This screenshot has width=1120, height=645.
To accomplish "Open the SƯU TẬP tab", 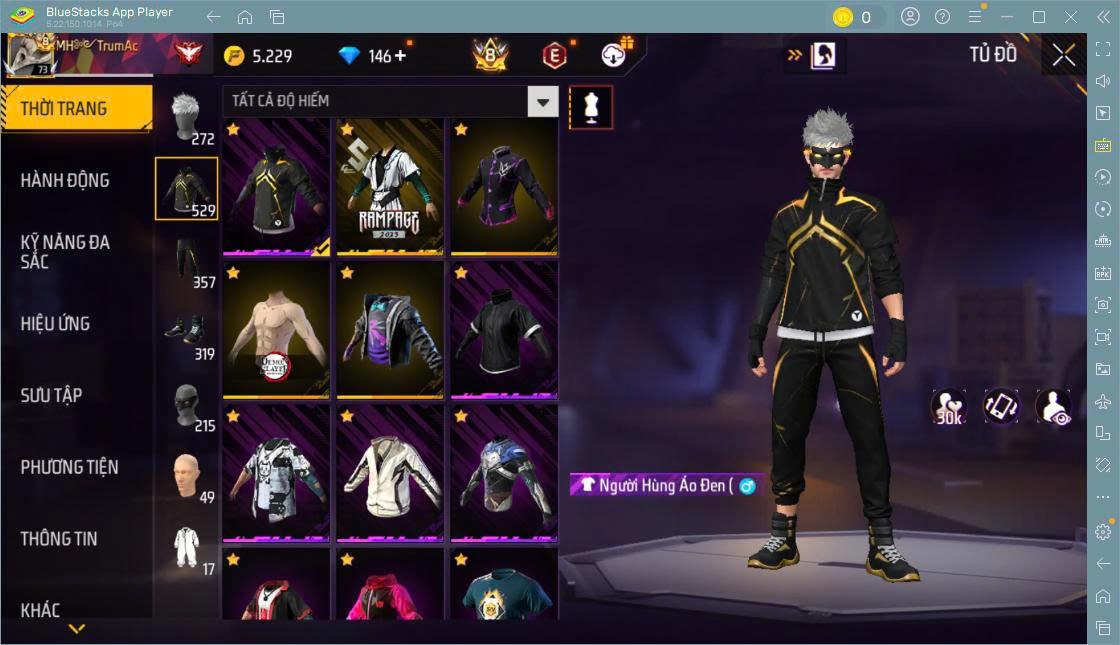I will click(x=51, y=396).
